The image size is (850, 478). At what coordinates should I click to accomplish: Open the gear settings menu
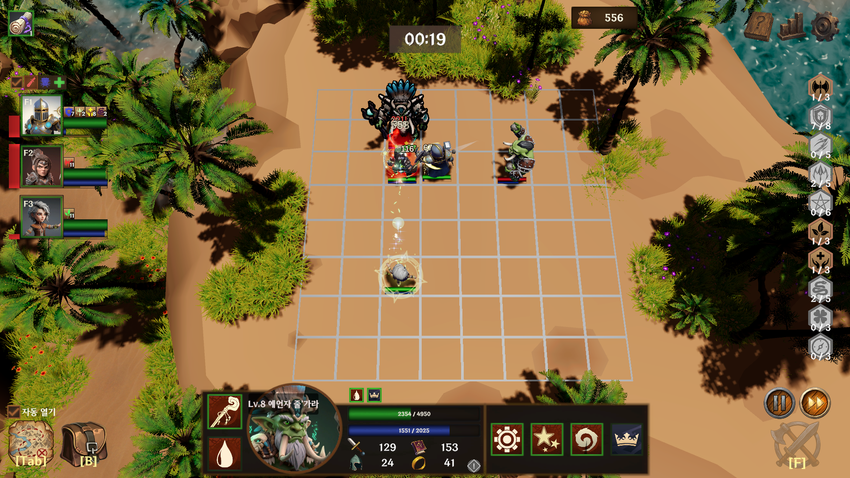(x=824, y=26)
